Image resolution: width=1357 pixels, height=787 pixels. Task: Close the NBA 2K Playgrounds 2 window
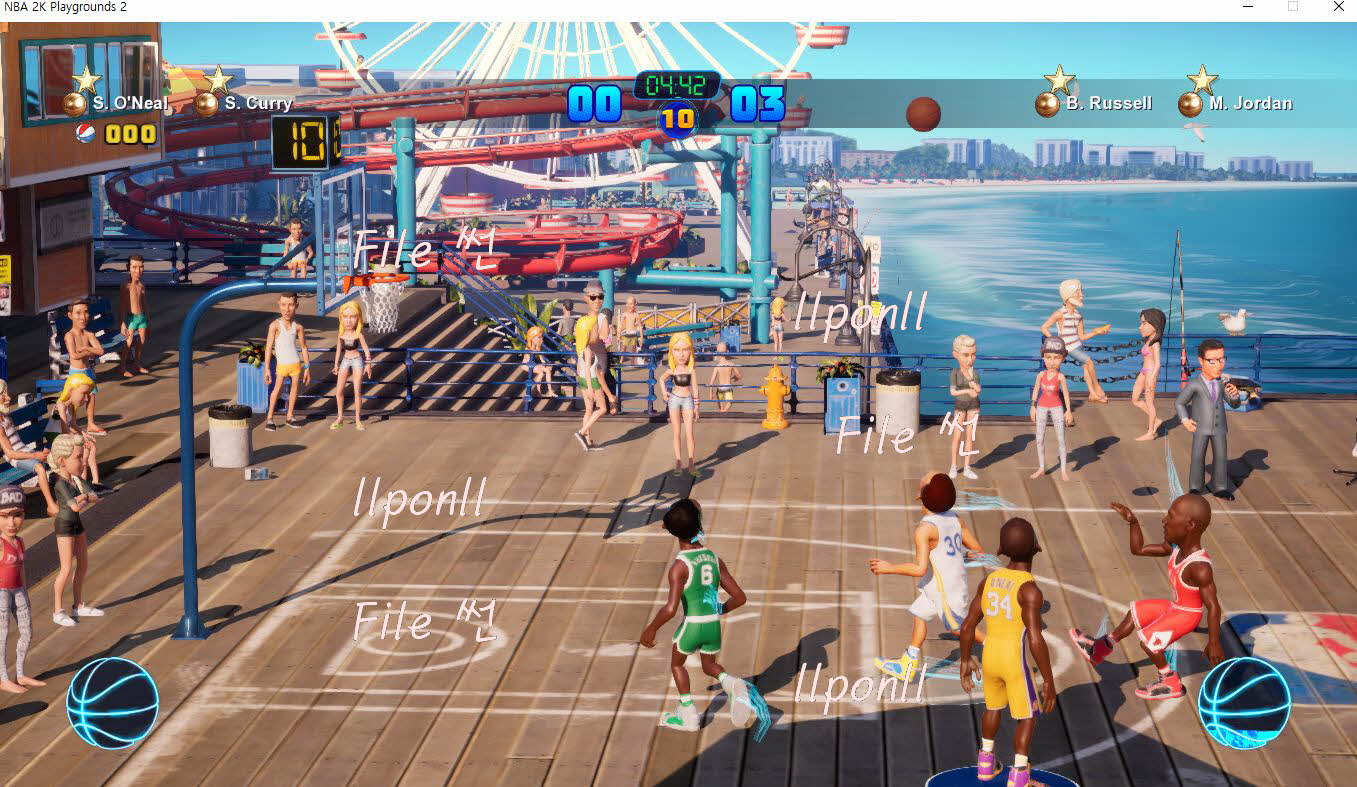click(1338, 7)
